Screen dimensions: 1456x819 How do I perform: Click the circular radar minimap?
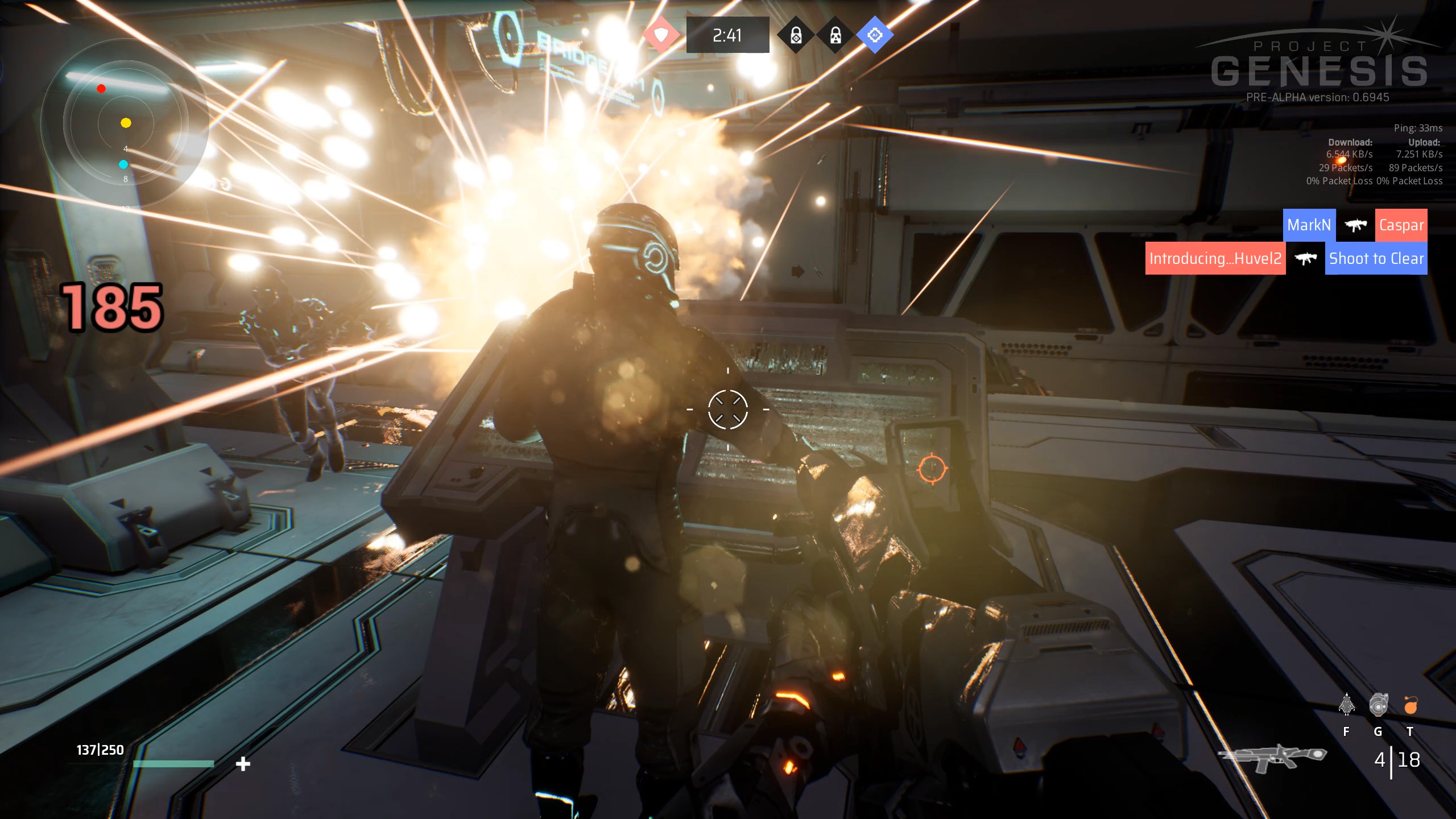coord(125,123)
